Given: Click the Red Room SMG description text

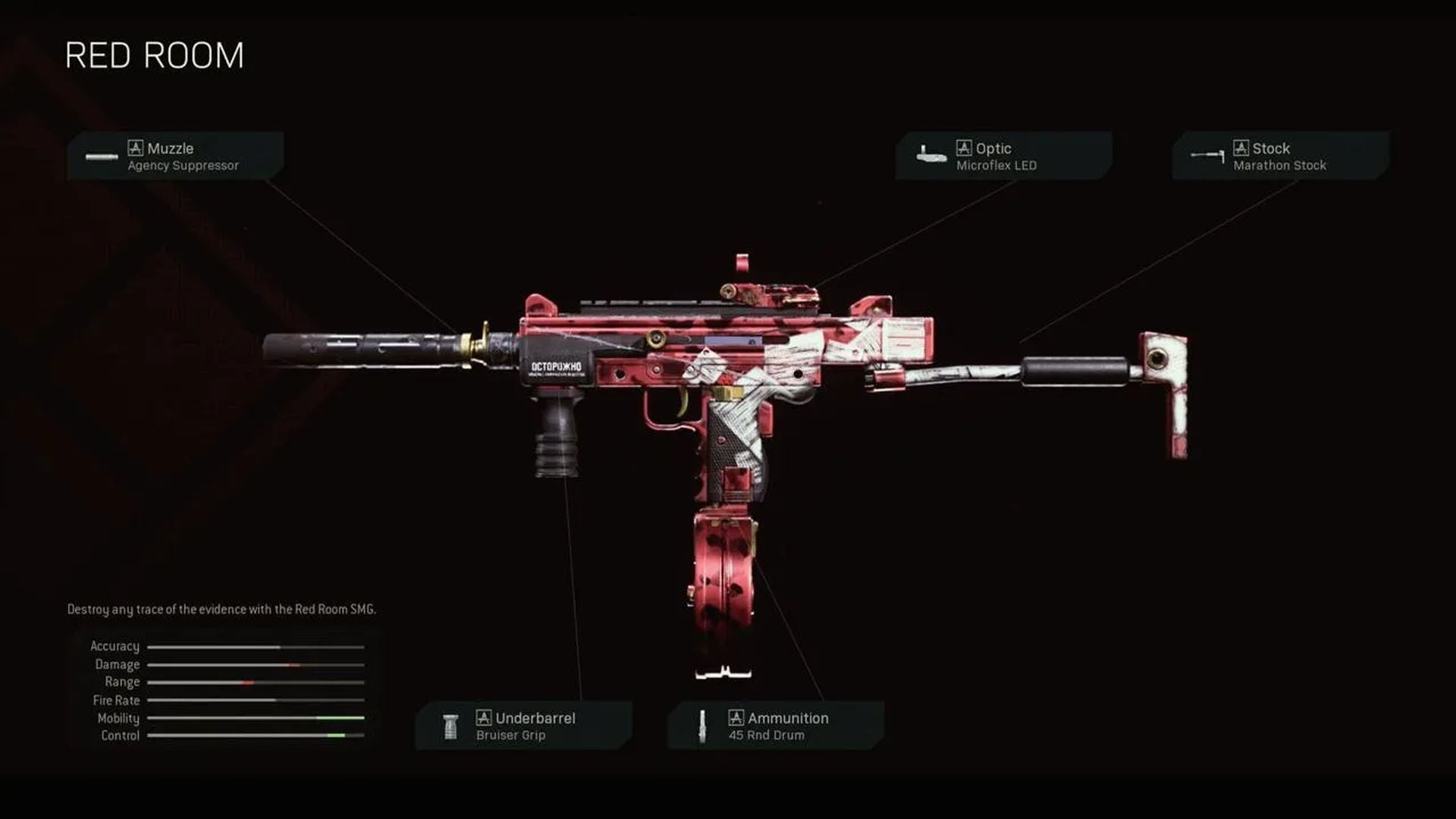Looking at the screenshot, I should click(x=224, y=607).
